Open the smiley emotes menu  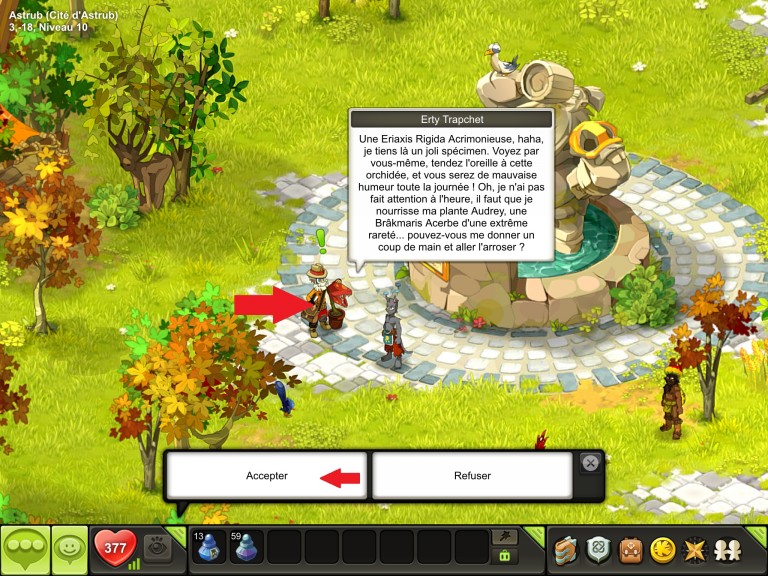[69, 550]
